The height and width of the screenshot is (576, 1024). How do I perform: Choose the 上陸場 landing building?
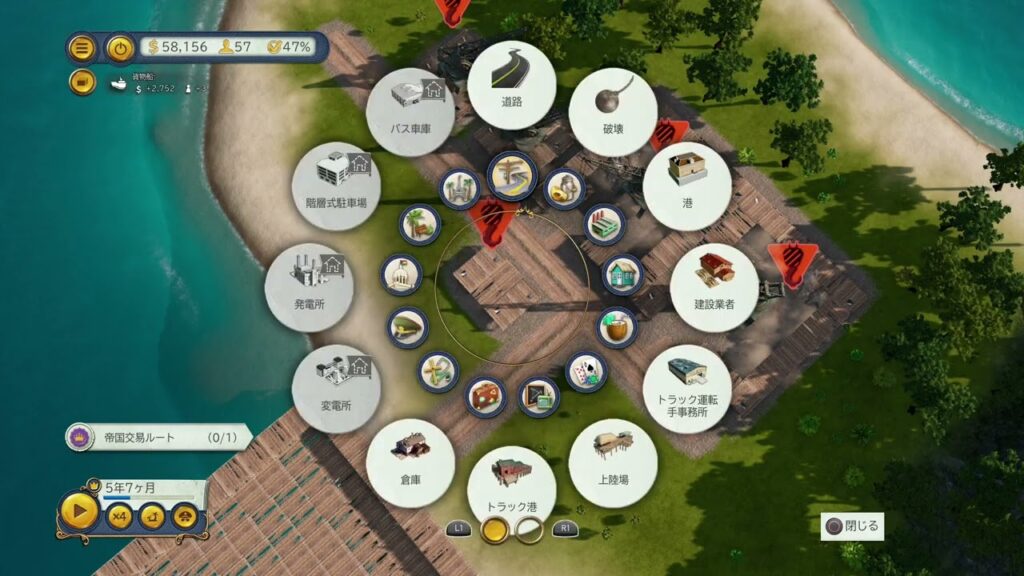point(612,462)
